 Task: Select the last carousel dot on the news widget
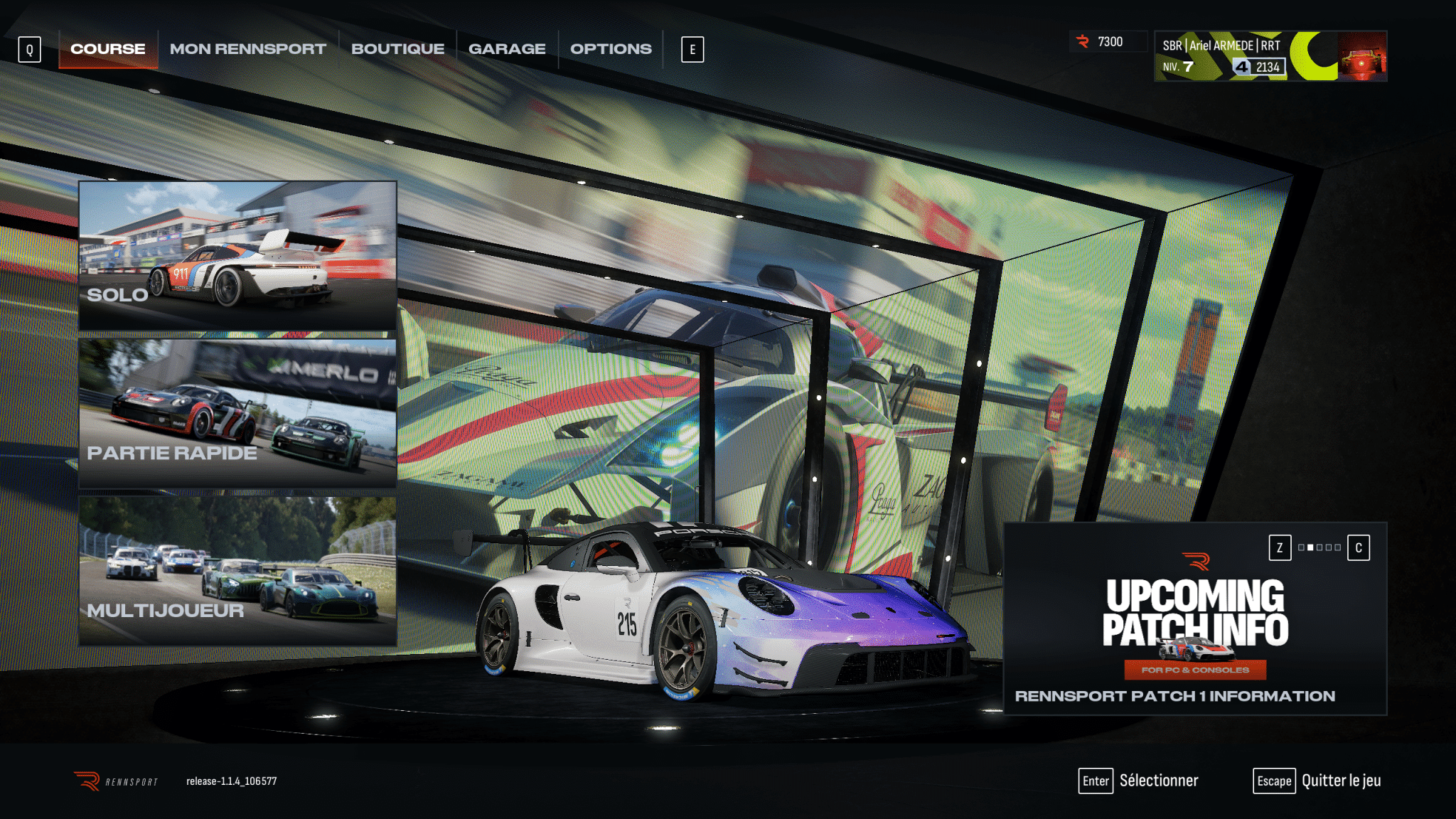1338,548
